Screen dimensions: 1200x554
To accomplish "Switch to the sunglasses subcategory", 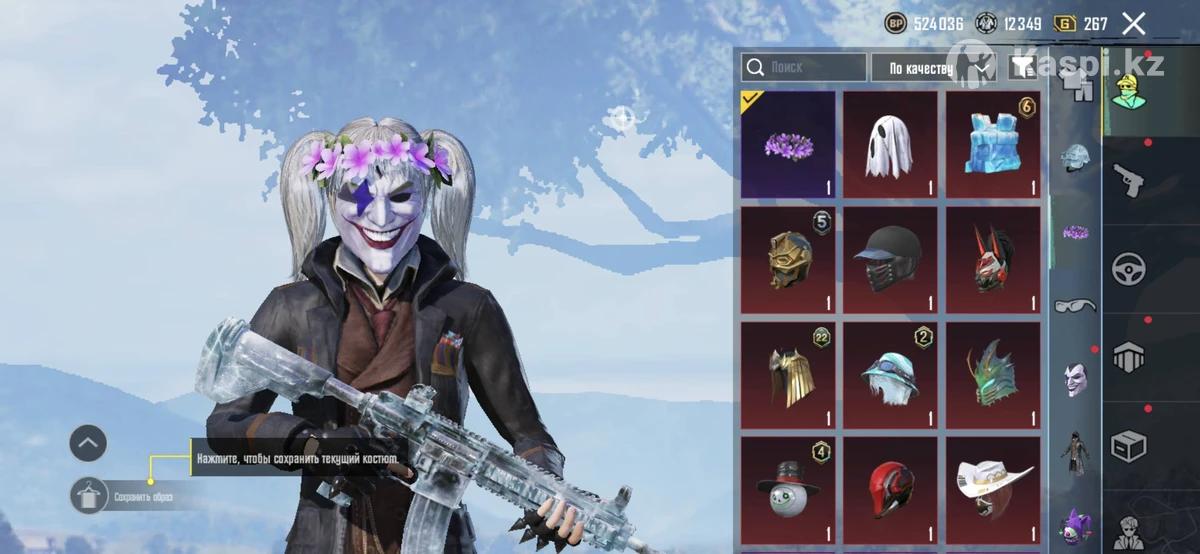I will point(1075,305).
